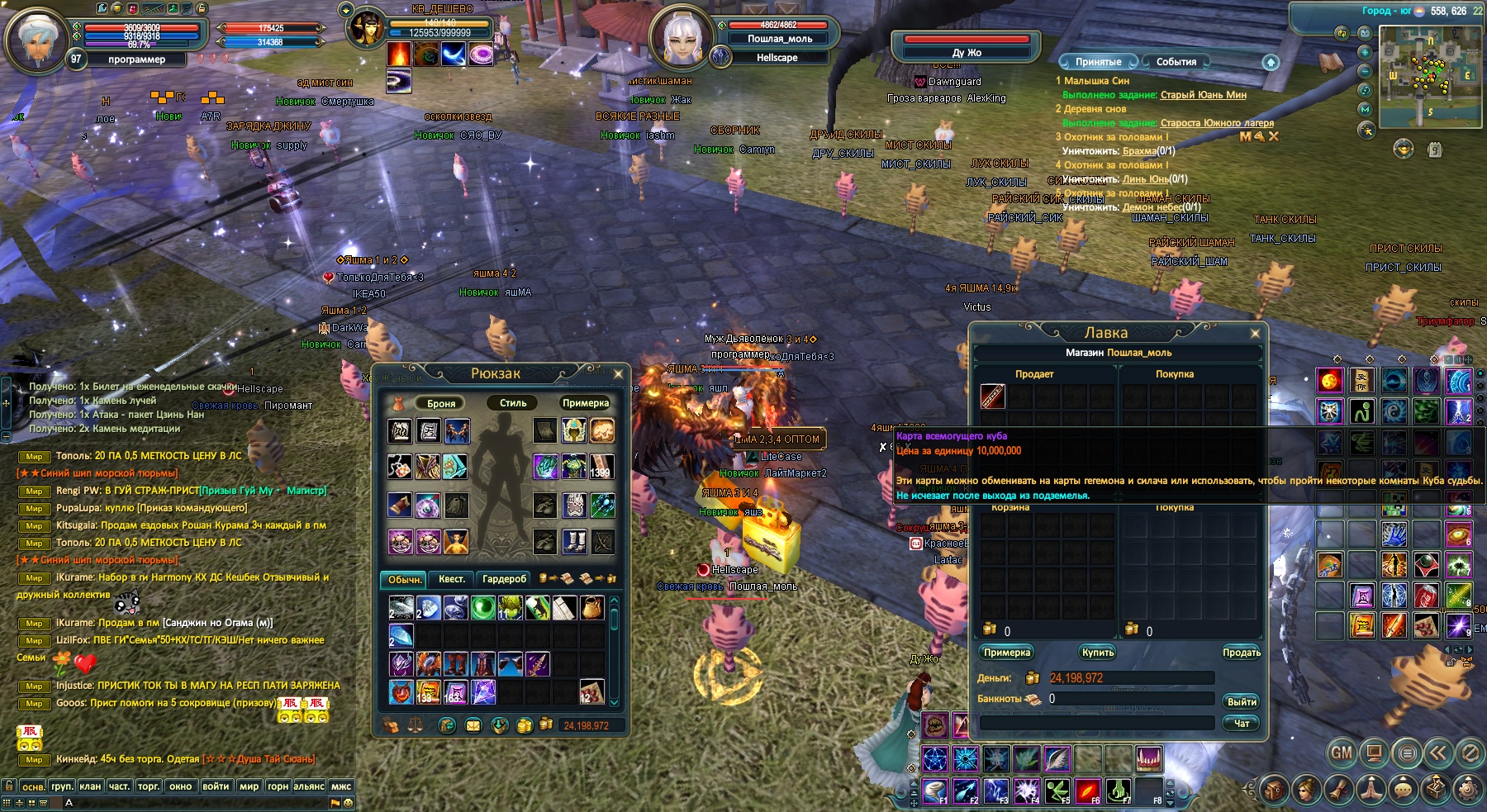Open the Броня tab in the backpack
Image resolution: width=1487 pixels, height=812 pixels.
(x=441, y=403)
